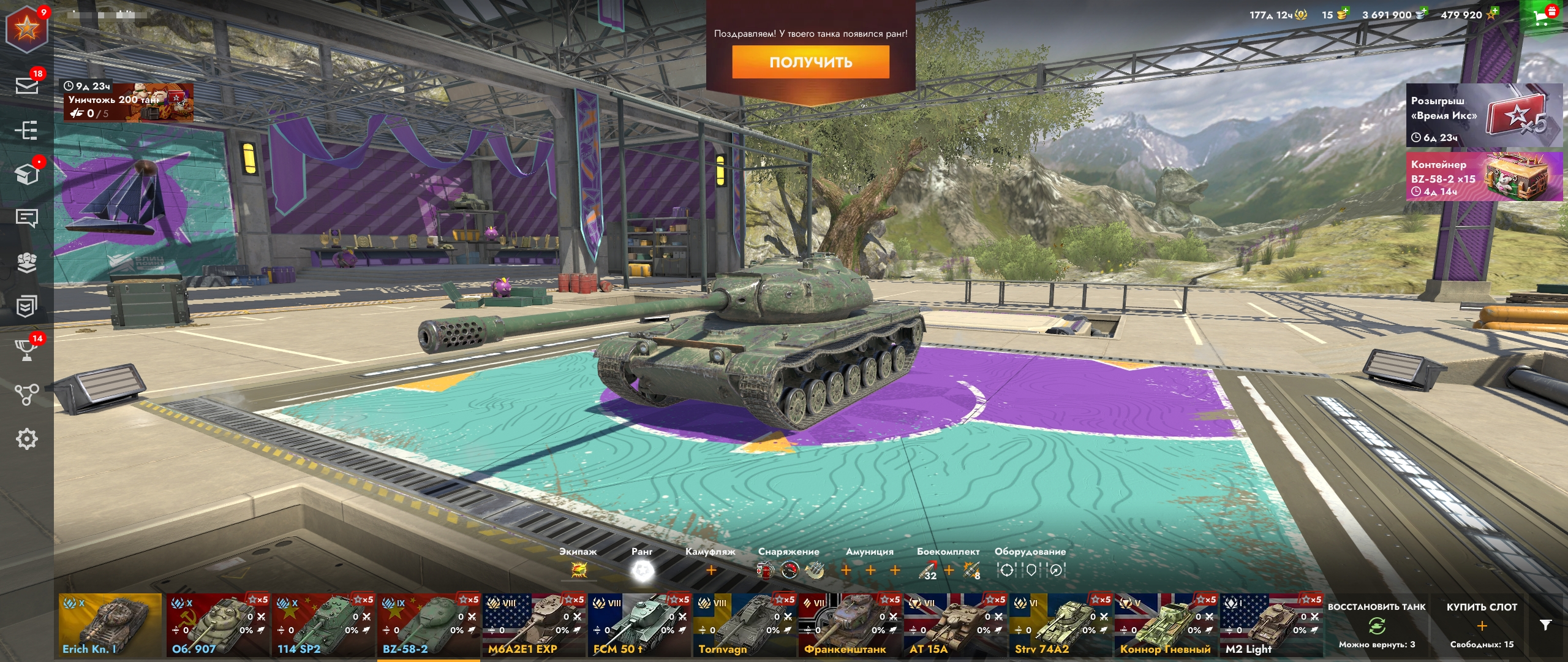Open the destroy 200 tanks mission tracker

(128, 102)
